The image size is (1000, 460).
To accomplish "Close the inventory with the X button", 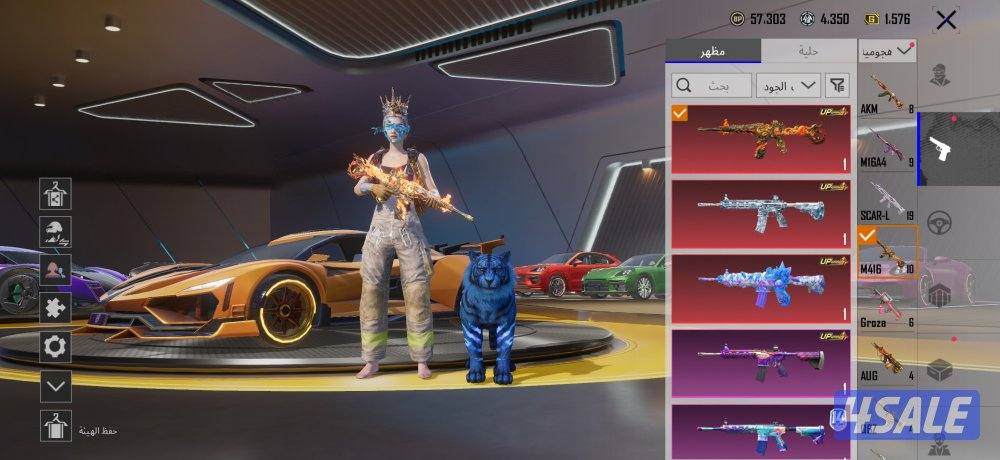I will (x=945, y=20).
